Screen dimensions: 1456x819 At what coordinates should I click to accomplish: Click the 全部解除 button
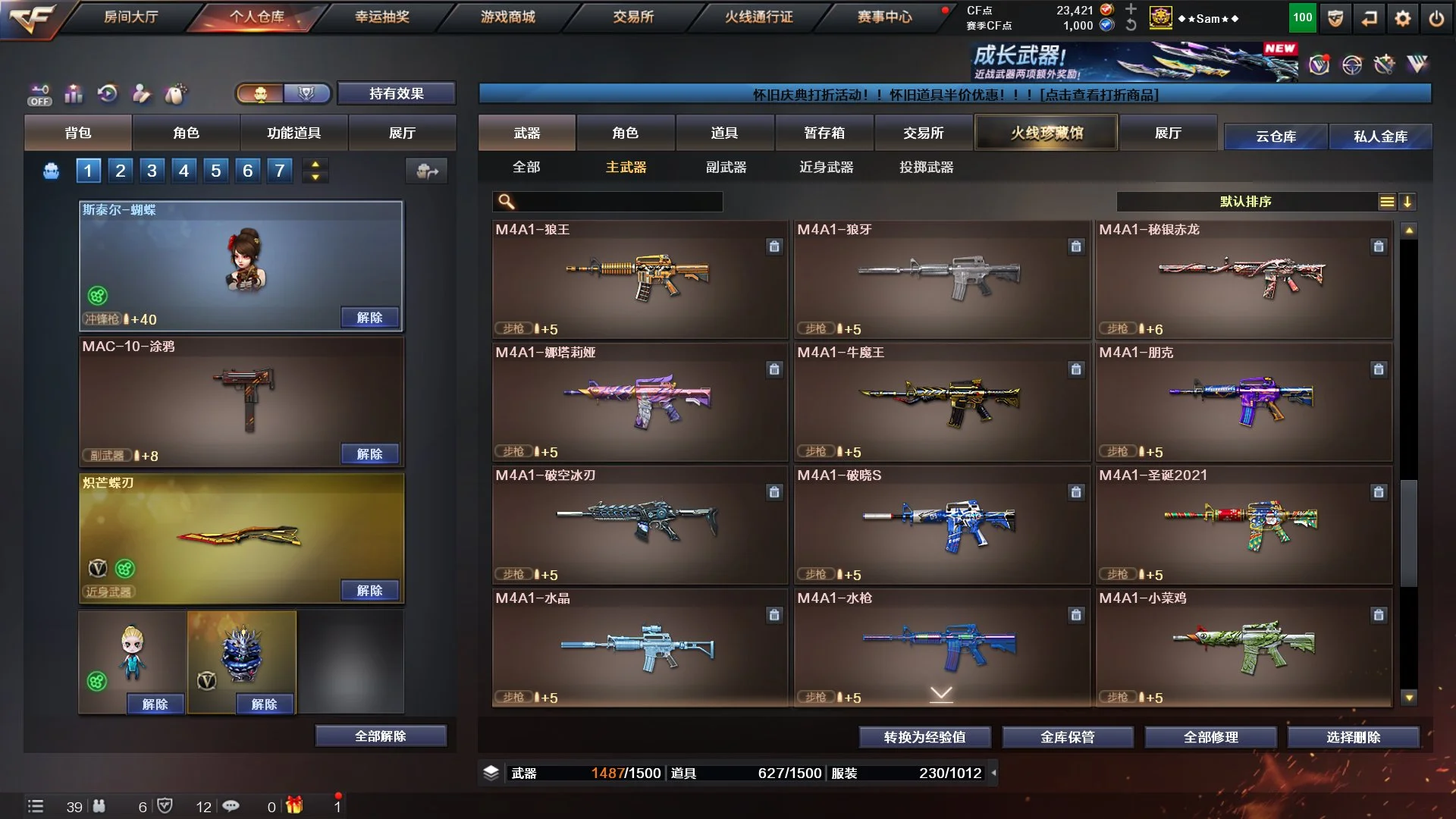[x=381, y=736]
